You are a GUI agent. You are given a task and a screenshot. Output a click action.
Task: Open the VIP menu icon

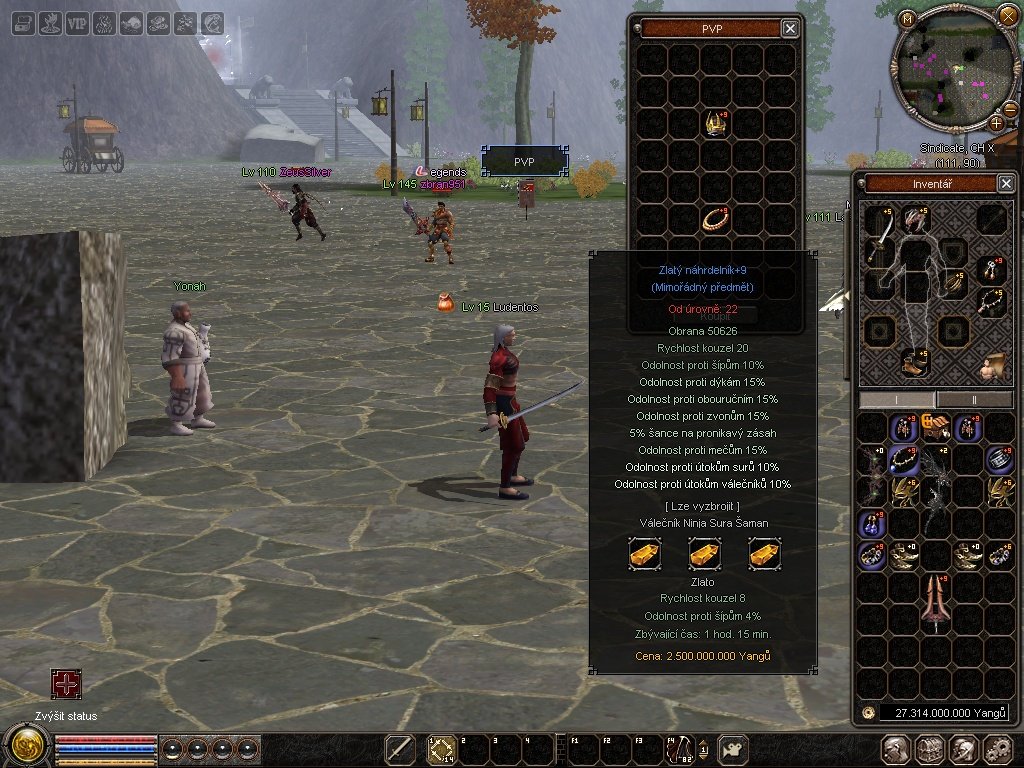pos(77,23)
